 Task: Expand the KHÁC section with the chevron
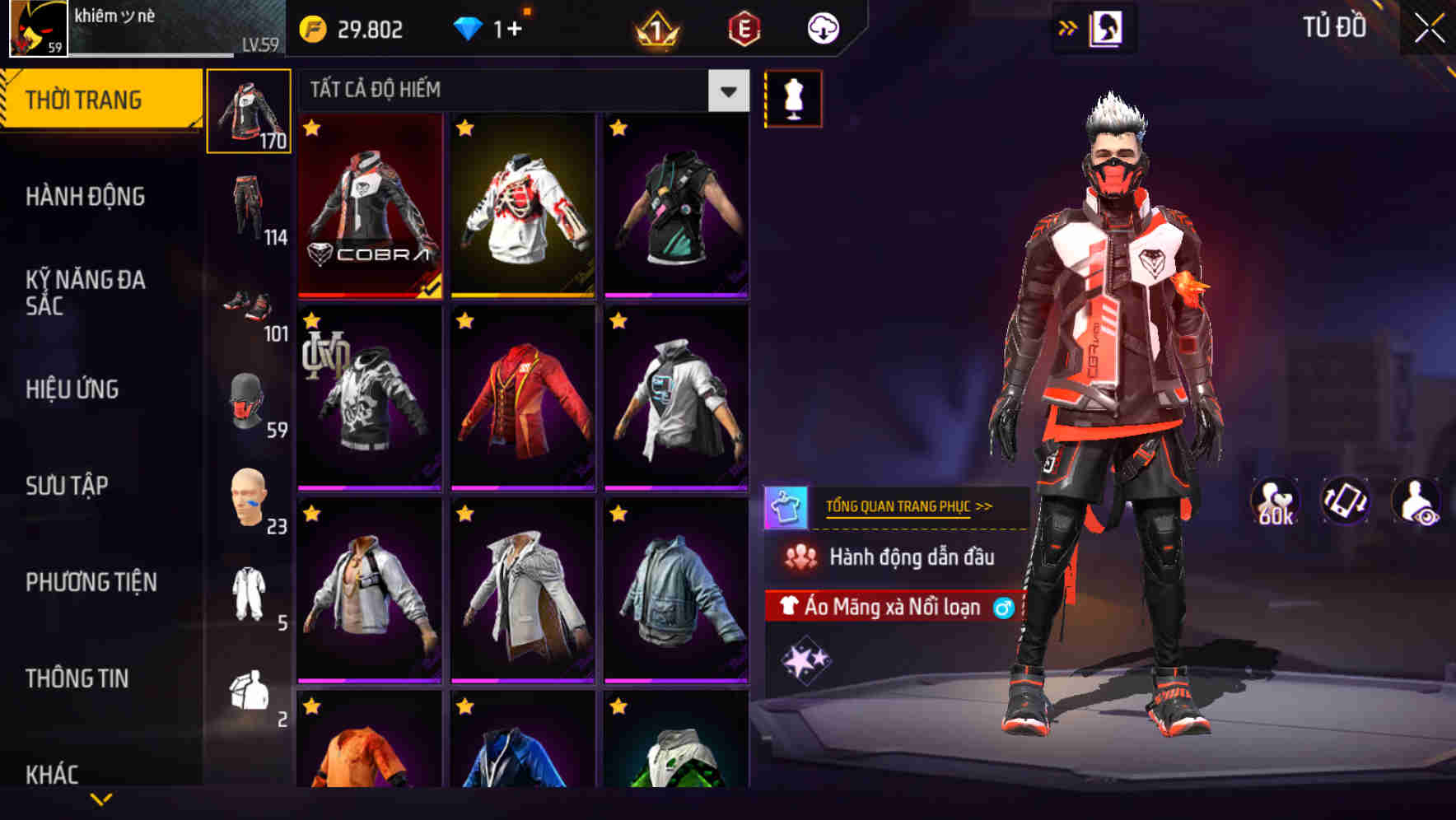[x=103, y=799]
